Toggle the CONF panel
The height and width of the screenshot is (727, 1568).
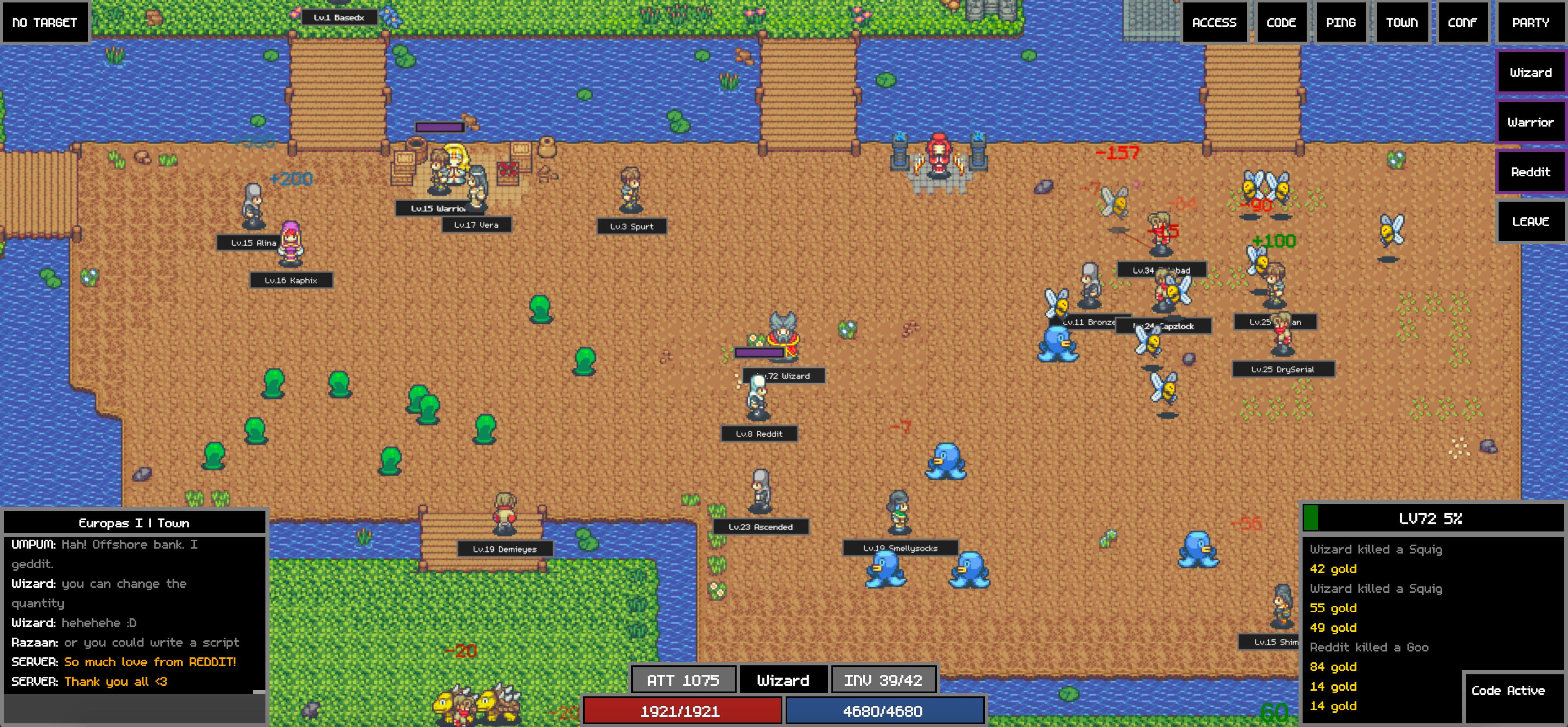coord(1463,22)
